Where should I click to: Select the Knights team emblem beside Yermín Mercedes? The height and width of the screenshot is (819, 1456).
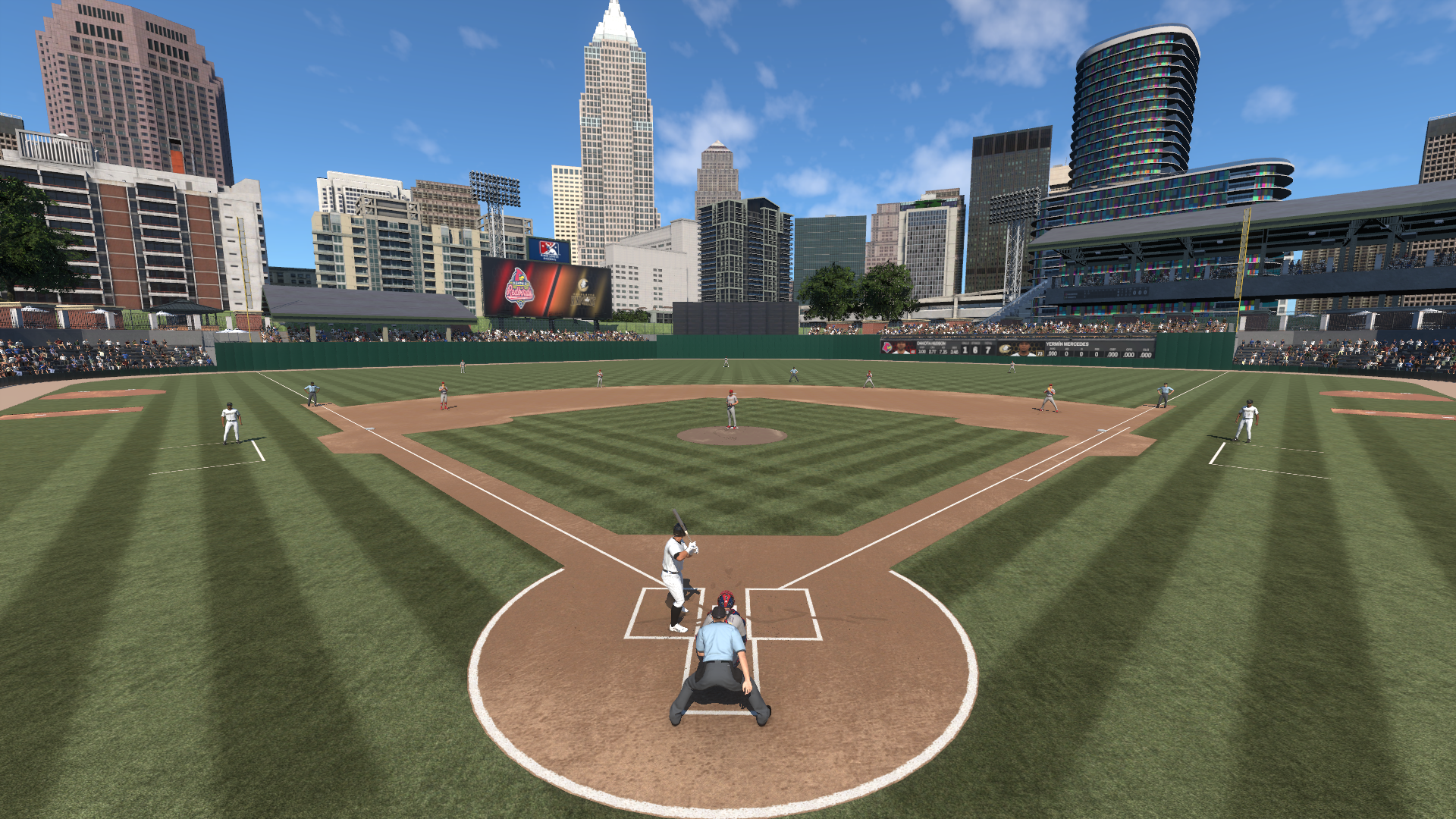(1006, 349)
